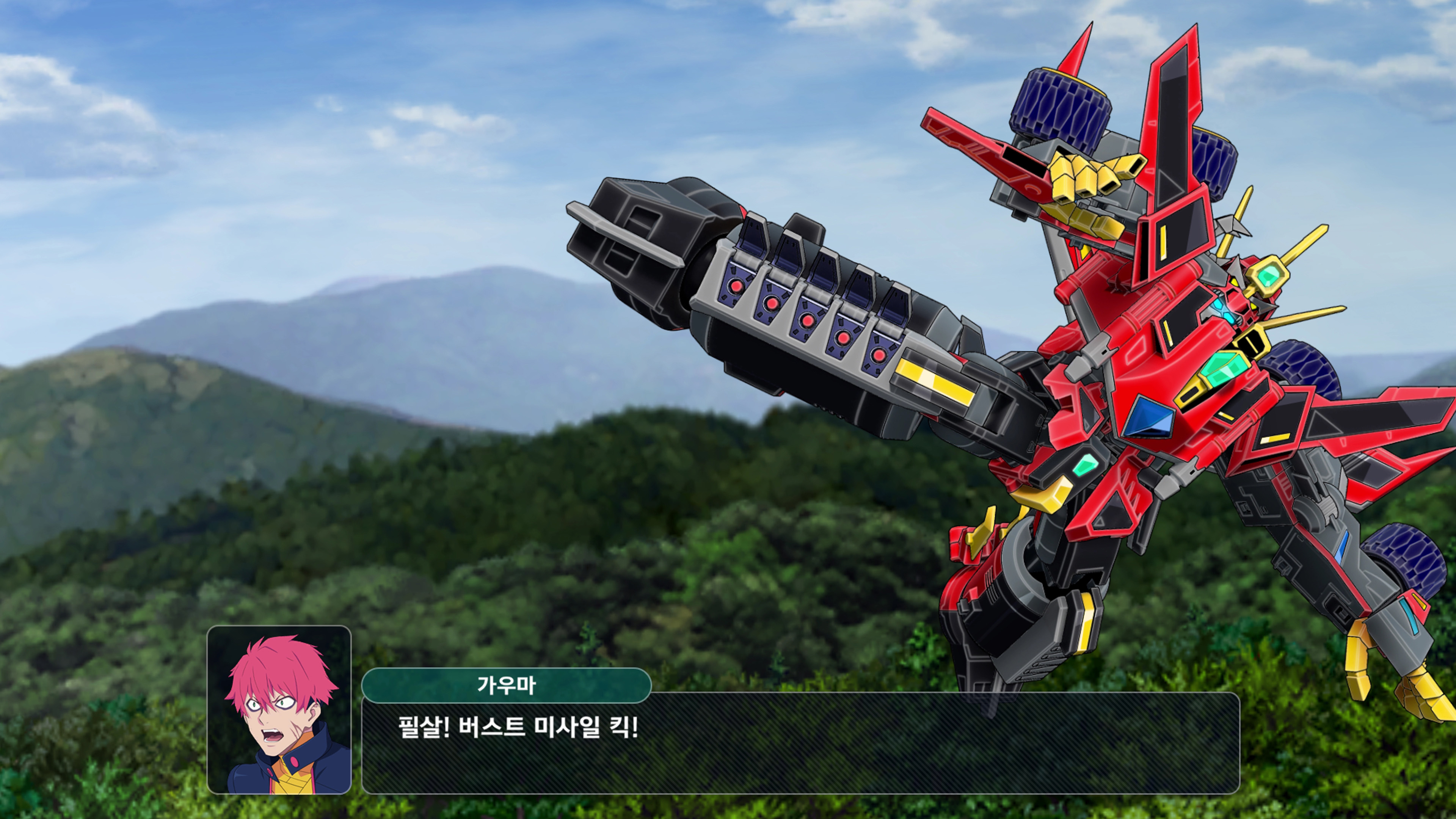Click Gauma's open mouth in the portrait
Viewport: 1456px width, 819px height.
272,736
